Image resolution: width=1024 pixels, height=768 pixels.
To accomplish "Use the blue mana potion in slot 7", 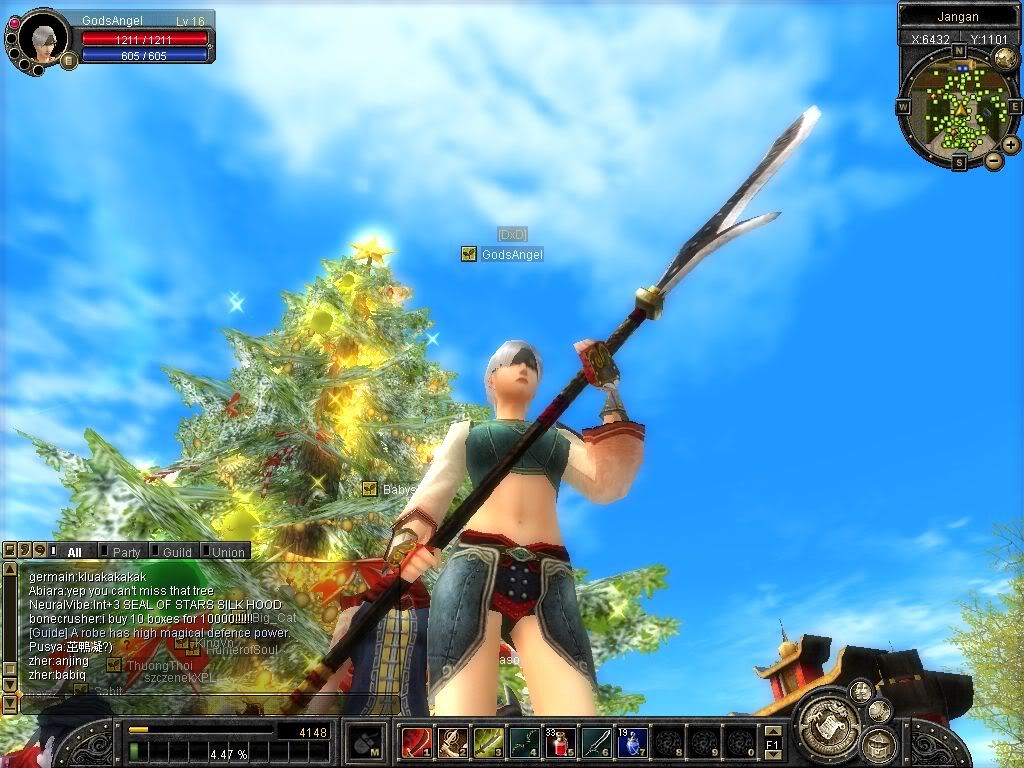I will 632,742.
